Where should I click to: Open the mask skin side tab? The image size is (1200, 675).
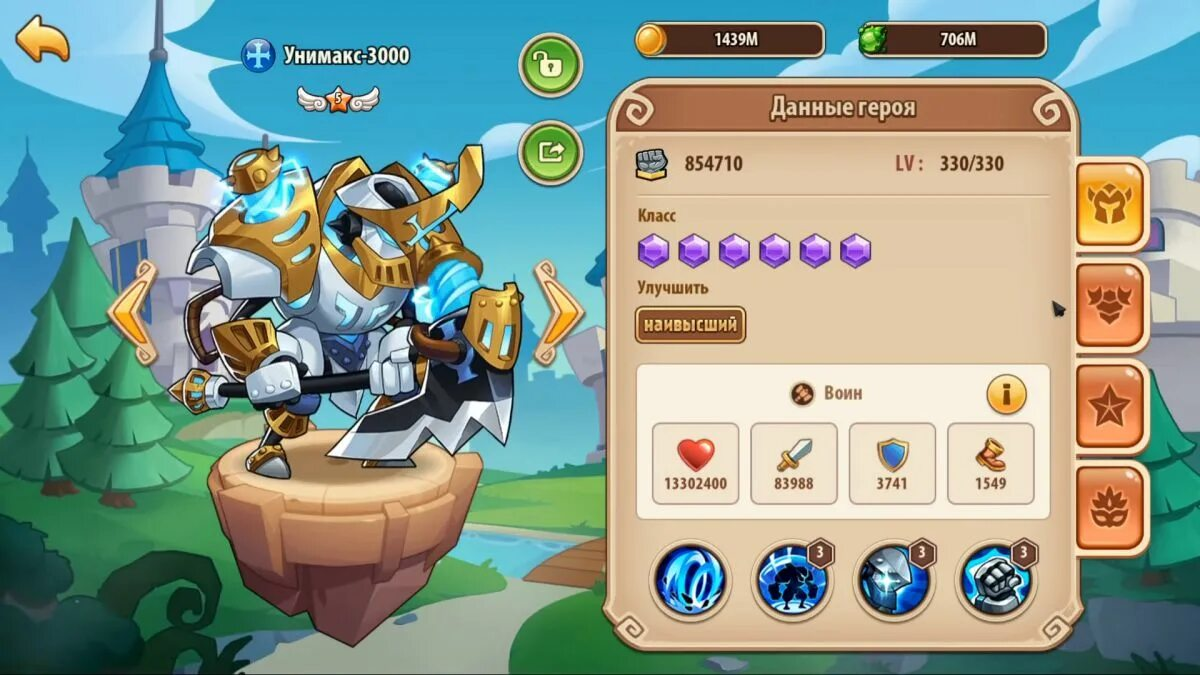click(x=1110, y=506)
